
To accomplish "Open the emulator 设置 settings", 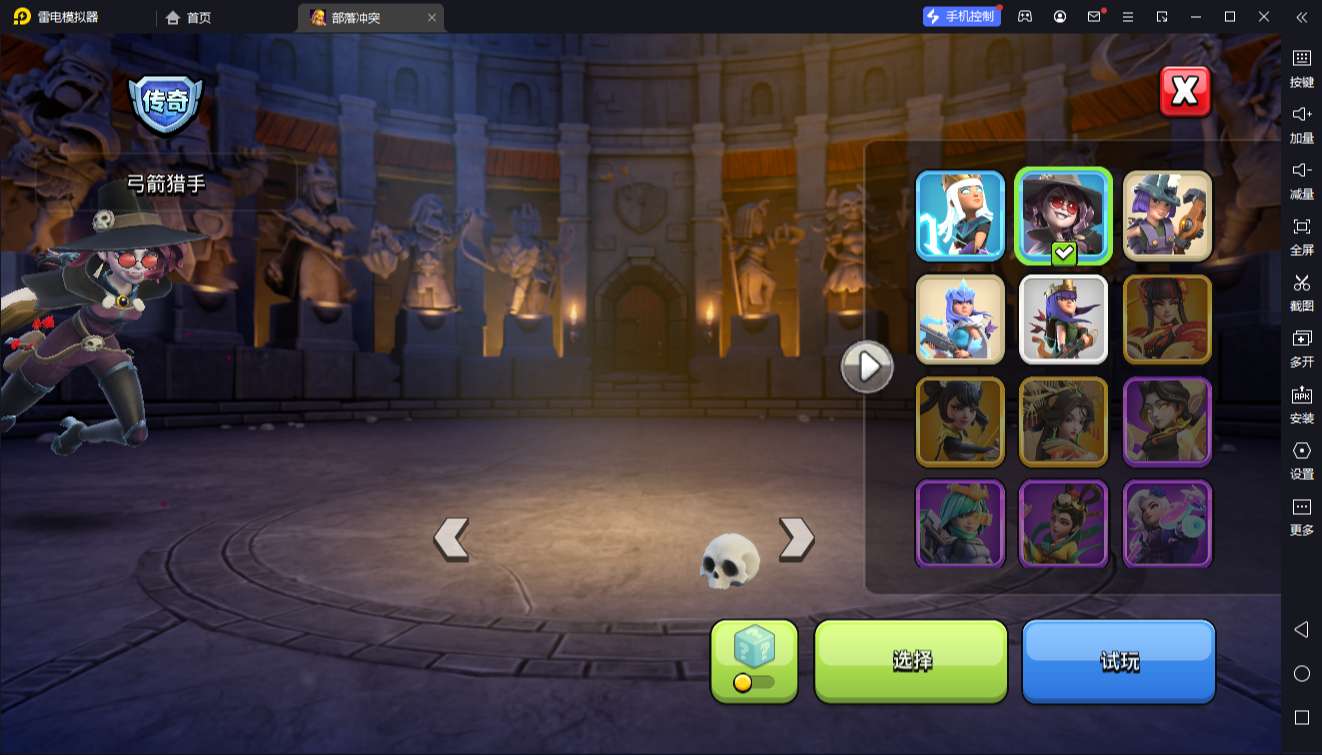I will pyautogui.click(x=1301, y=459).
